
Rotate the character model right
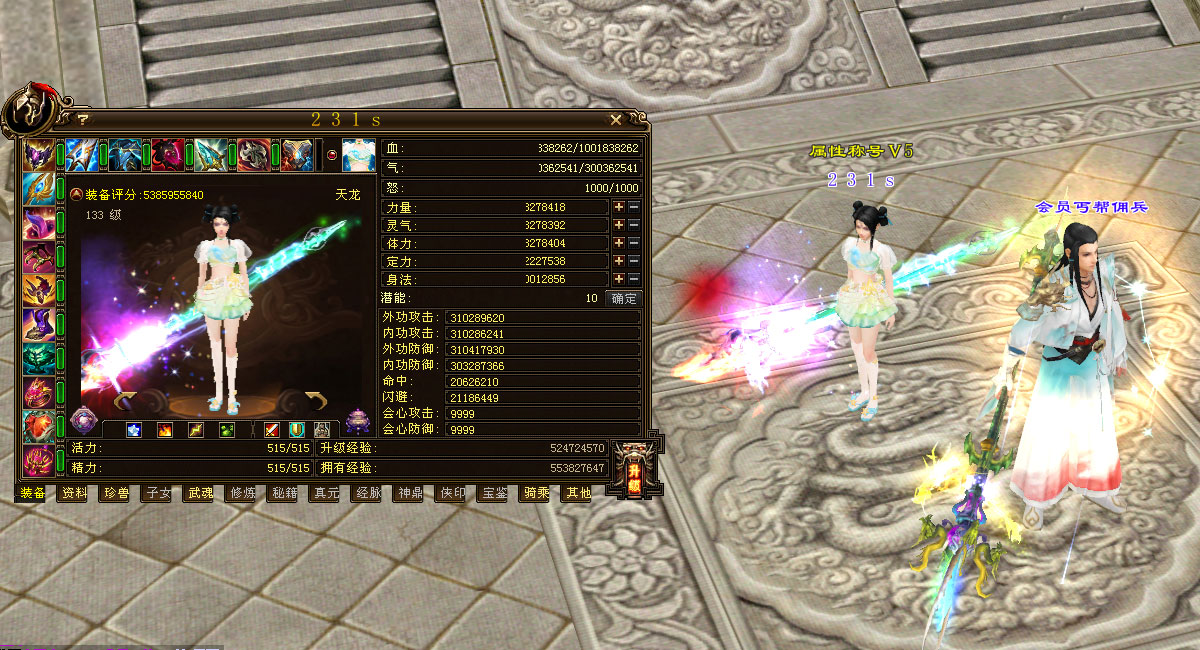[316, 402]
